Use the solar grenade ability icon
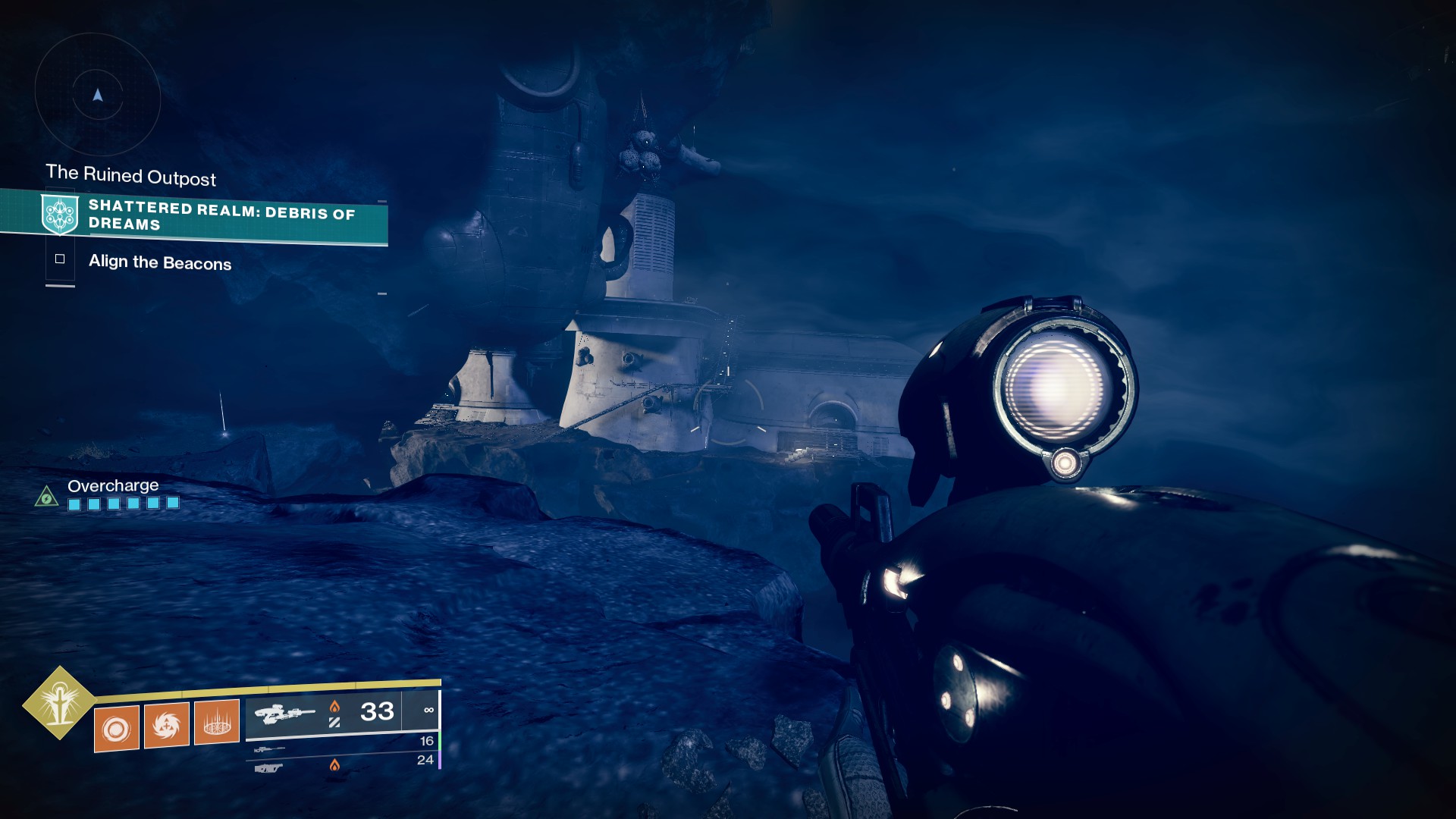Screen dimensions: 1456x819 (x=117, y=729)
